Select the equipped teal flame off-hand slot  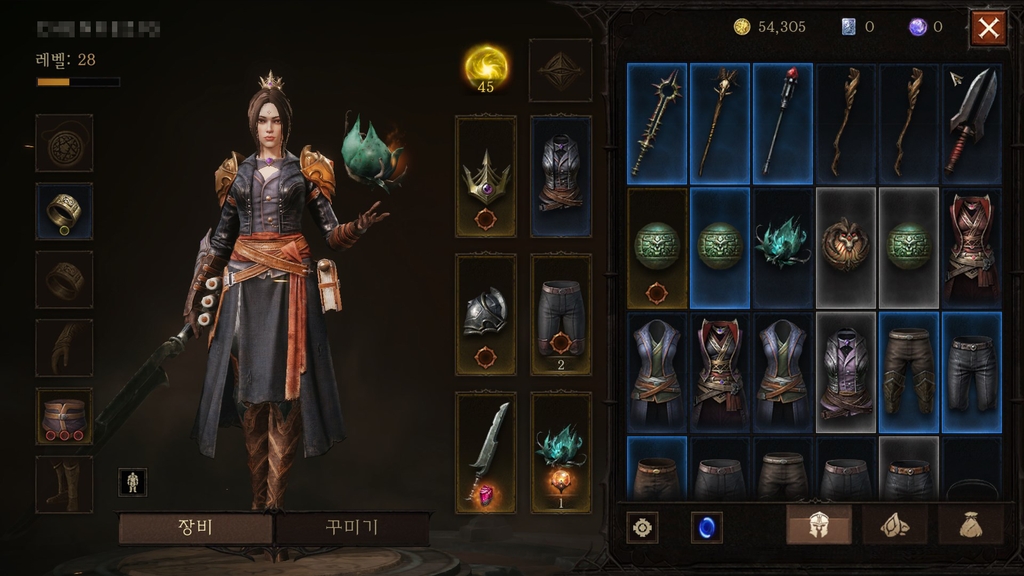tap(560, 452)
